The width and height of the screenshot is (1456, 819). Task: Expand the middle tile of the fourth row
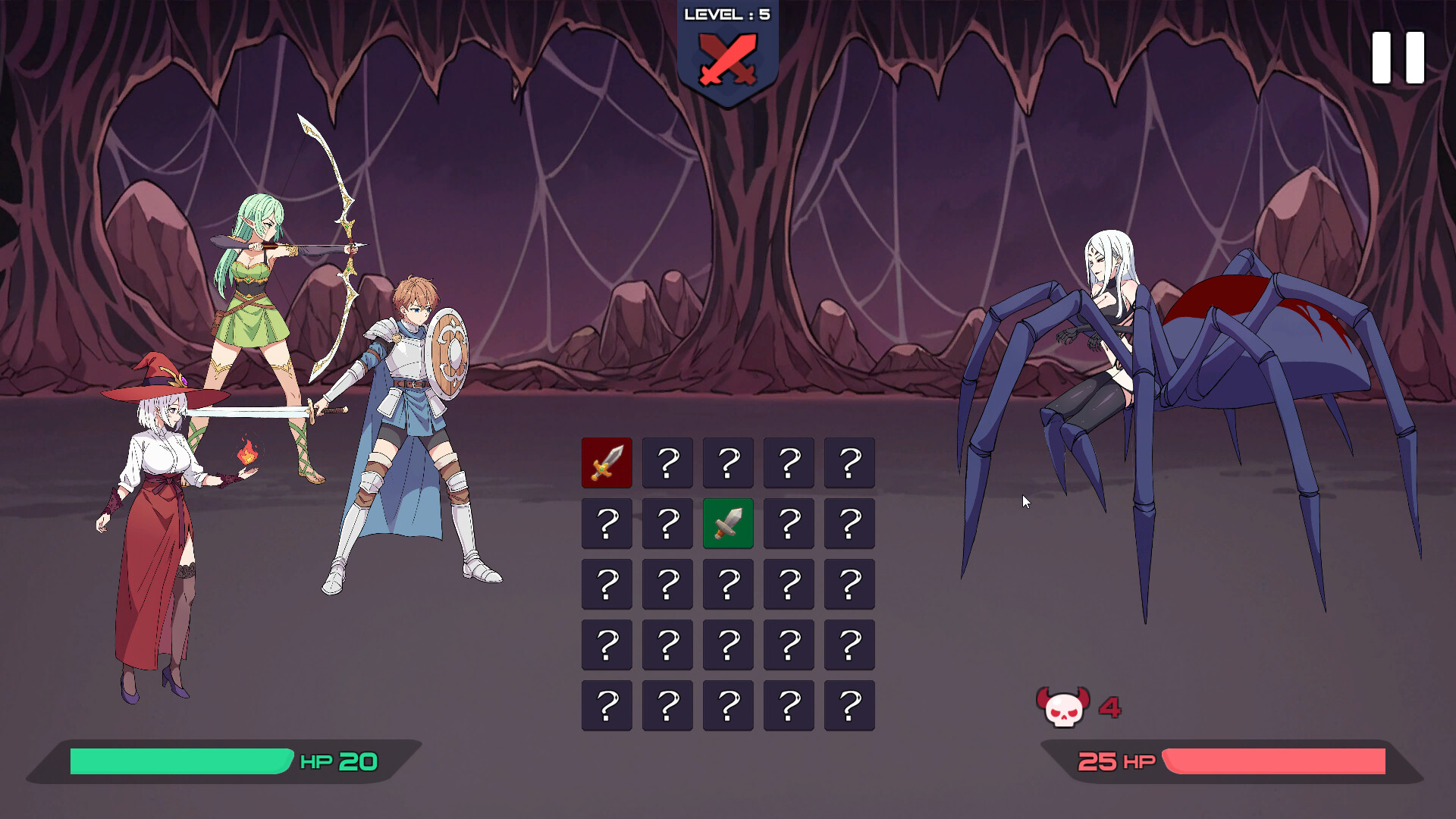pos(728,645)
